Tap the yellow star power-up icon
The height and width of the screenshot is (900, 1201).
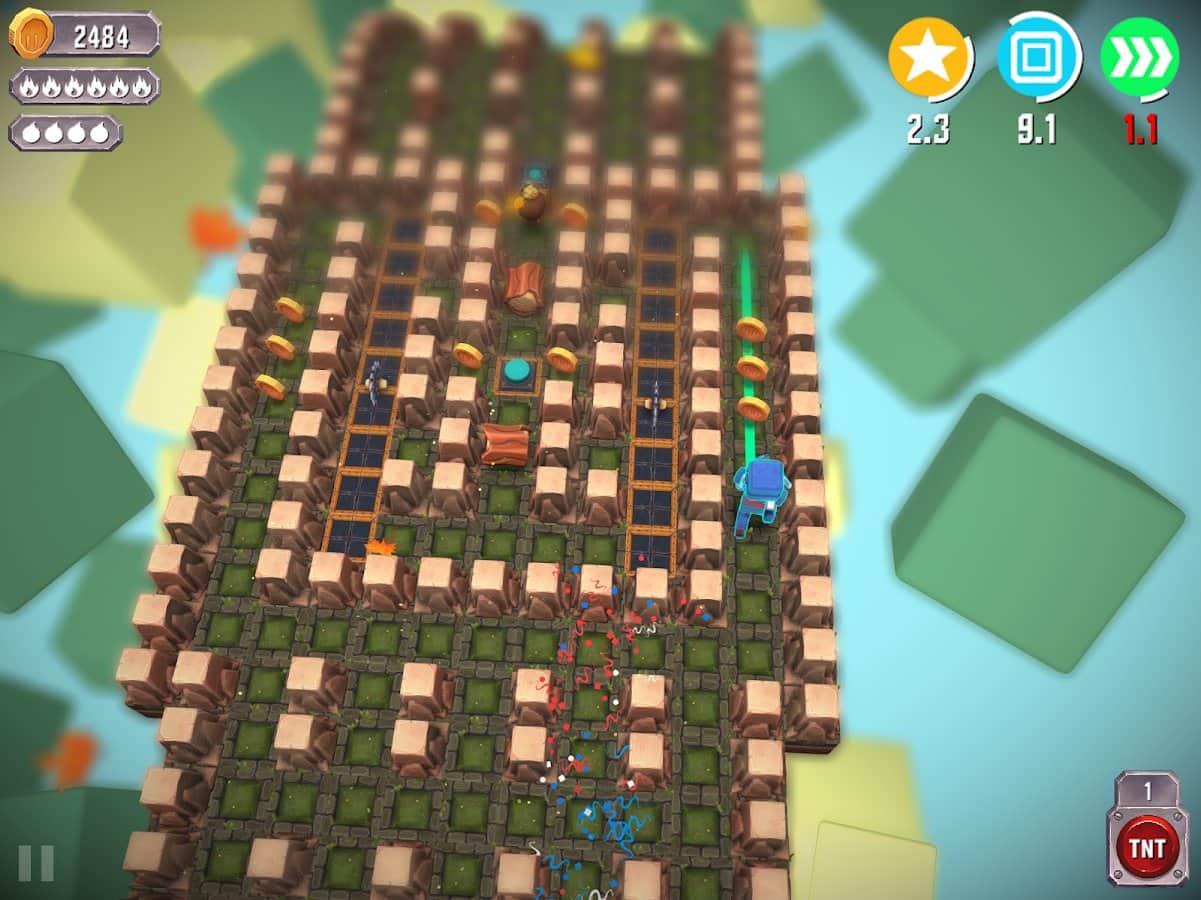point(929,58)
